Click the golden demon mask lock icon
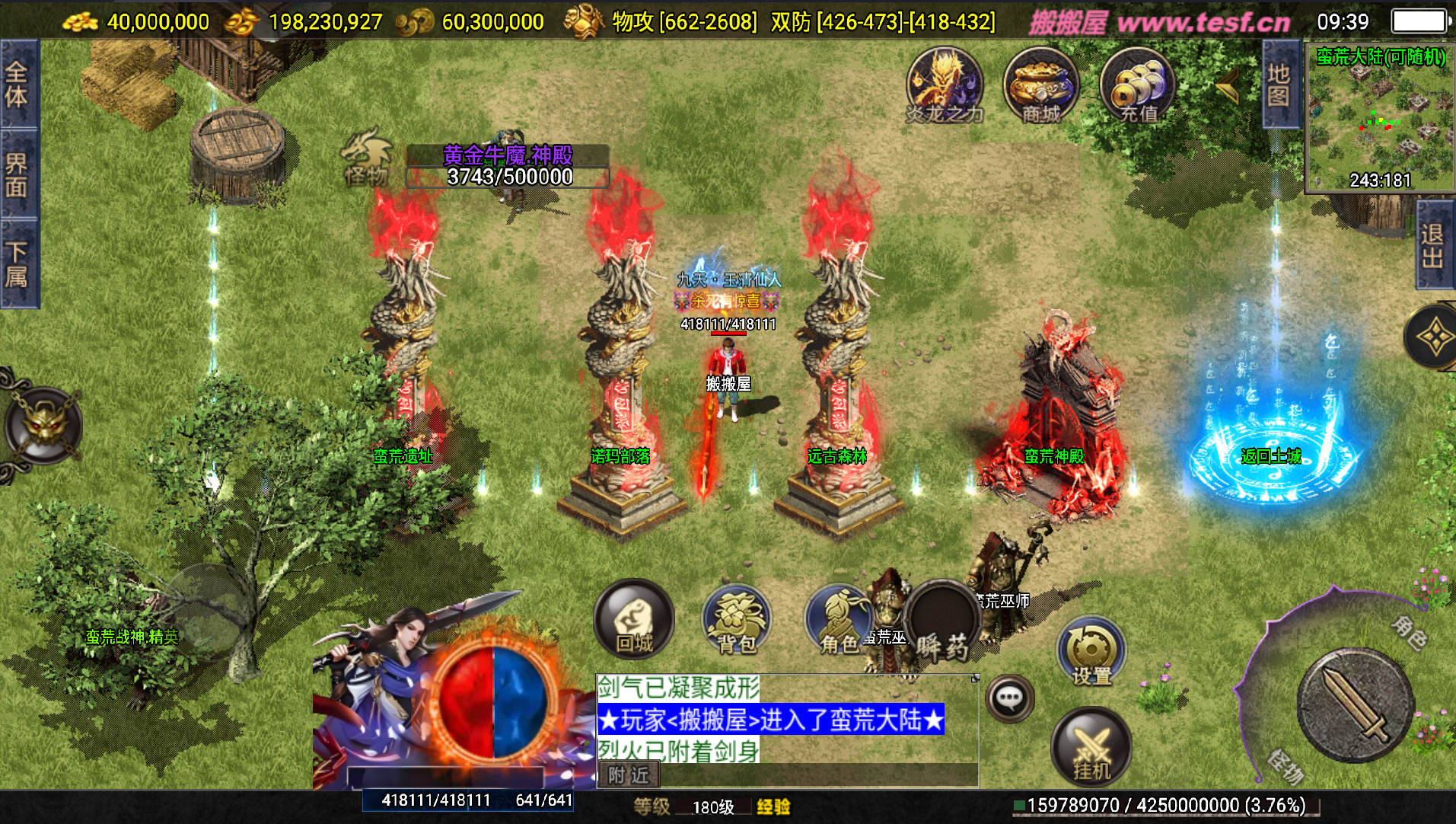This screenshot has height=824, width=1456. [x=43, y=425]
